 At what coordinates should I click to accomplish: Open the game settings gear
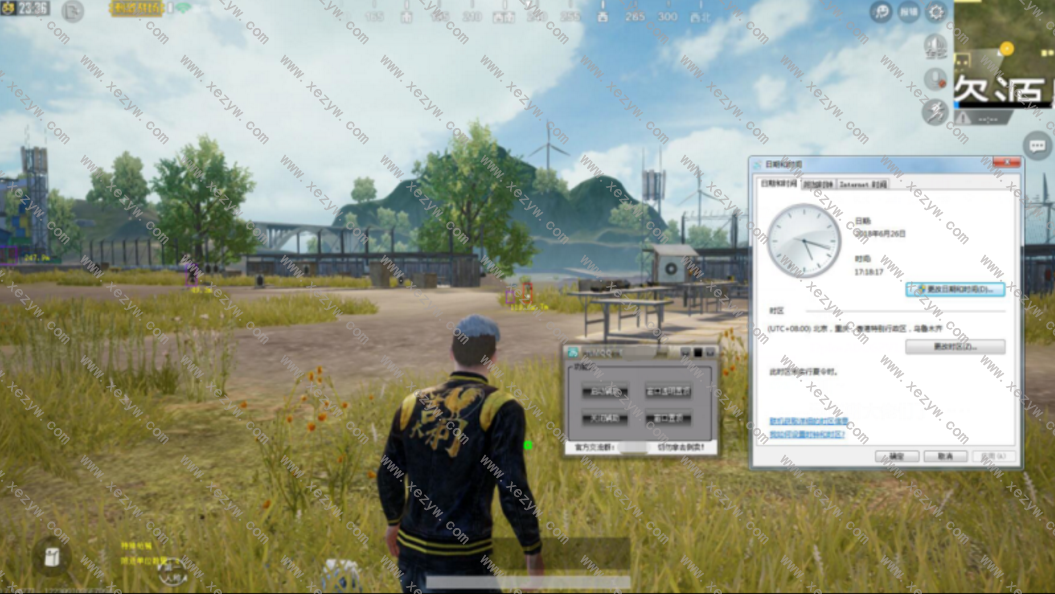pos(936,12)
